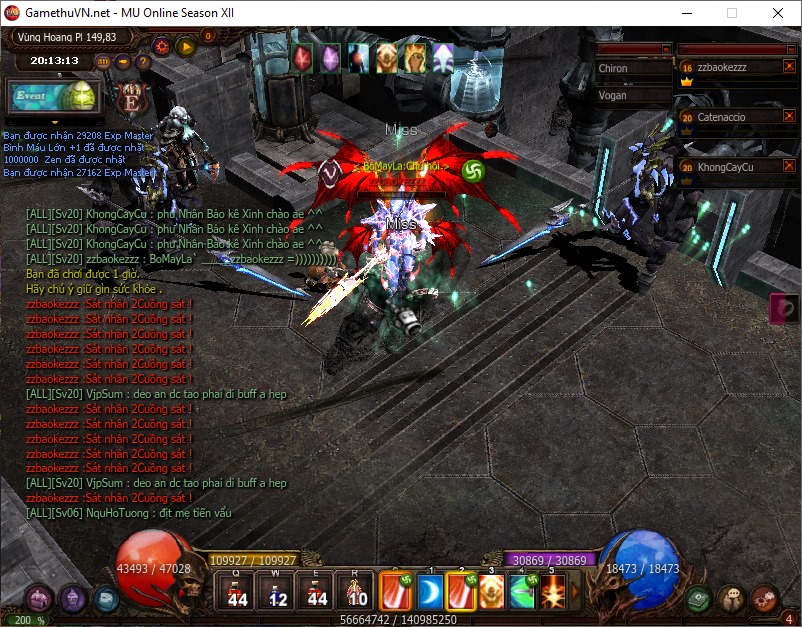Image resolution: width=802 pixels, height=627 pixels.
Task: Use the R hotkey item showing 10
Action: (x=356, y=590)
